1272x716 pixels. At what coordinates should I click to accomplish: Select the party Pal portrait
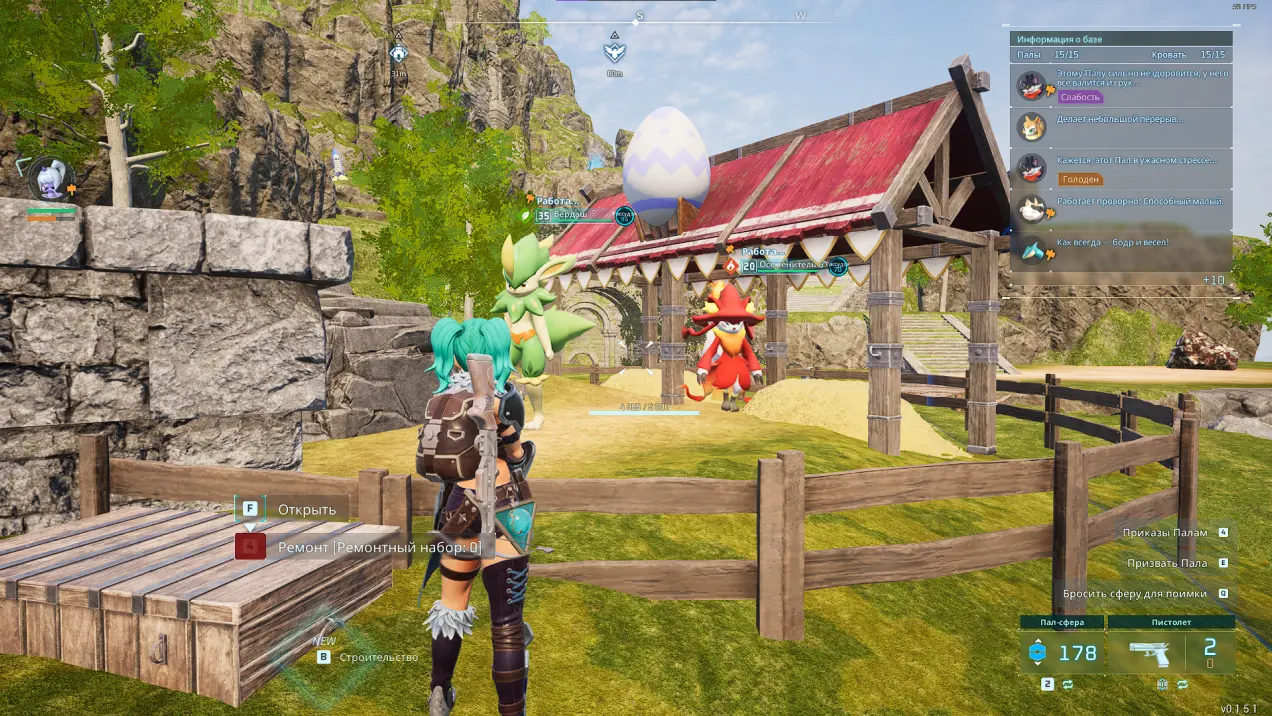click(48, 179)
